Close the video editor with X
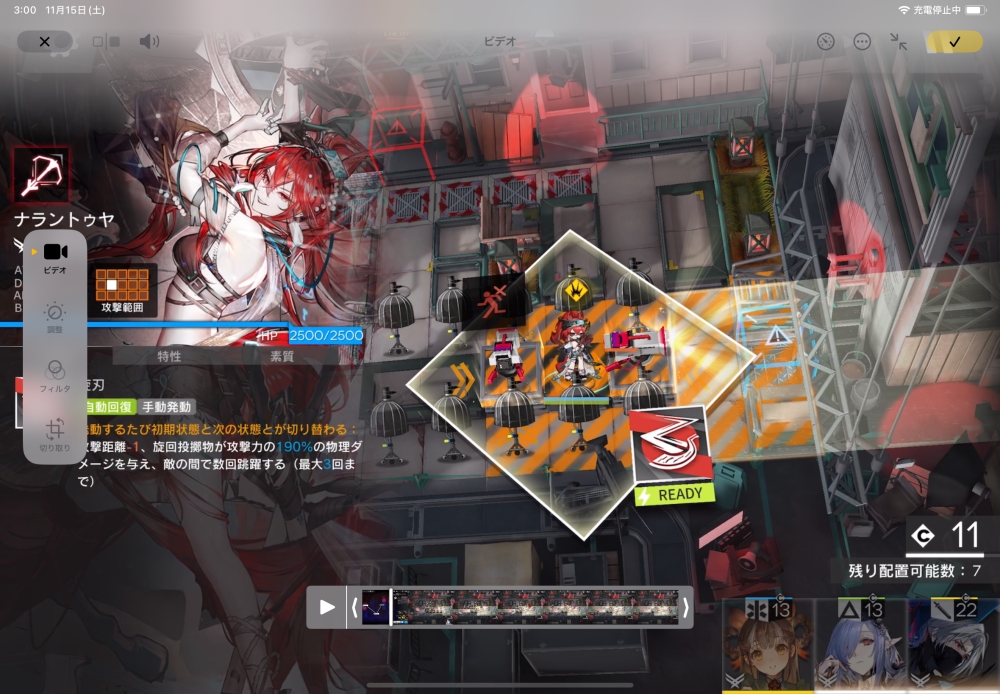This screenshot has width=1000, height=694. pos(44,41)
